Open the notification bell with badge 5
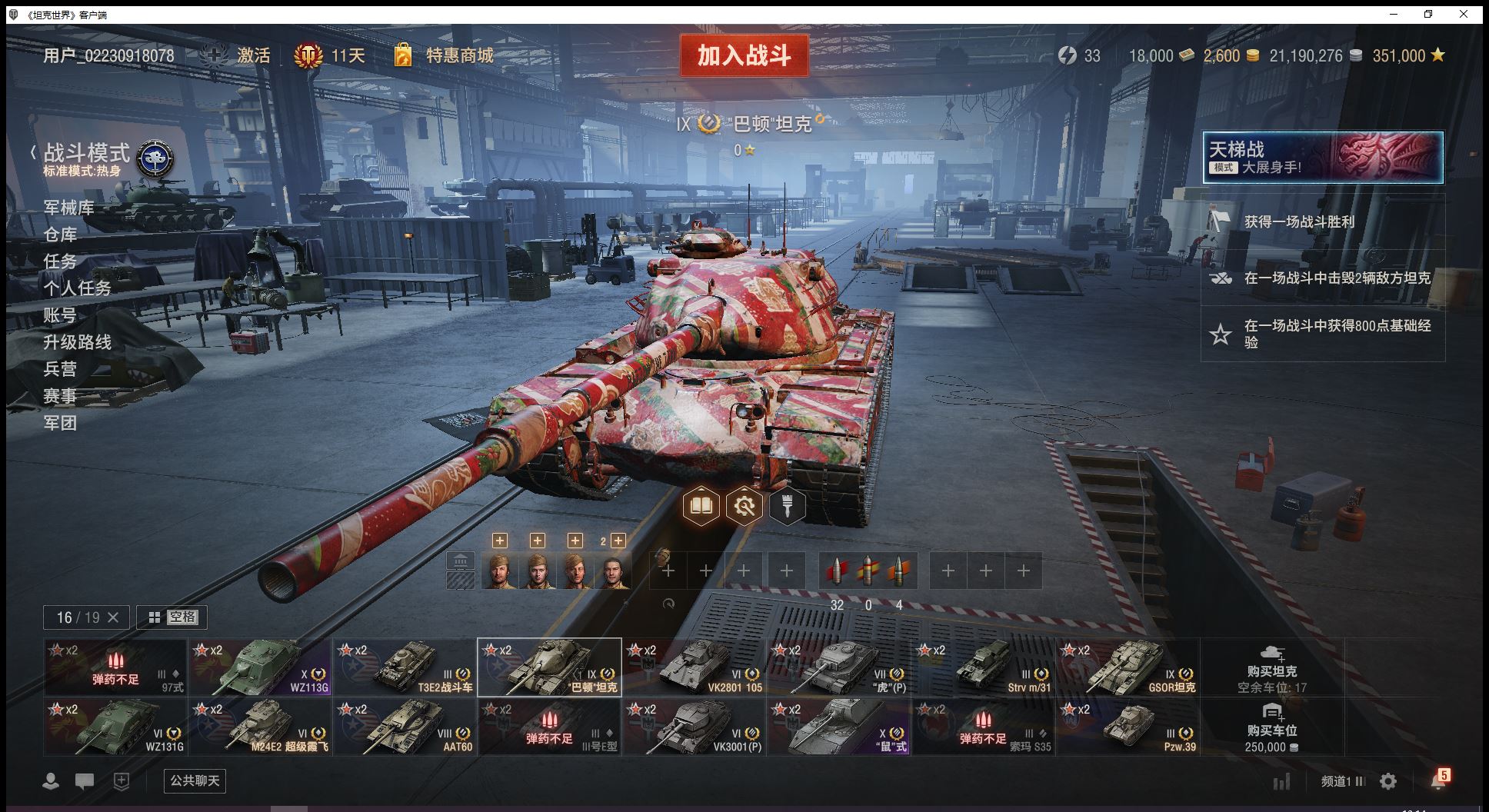This screenshot has width=1489, height=812. tap(1437, 780)
